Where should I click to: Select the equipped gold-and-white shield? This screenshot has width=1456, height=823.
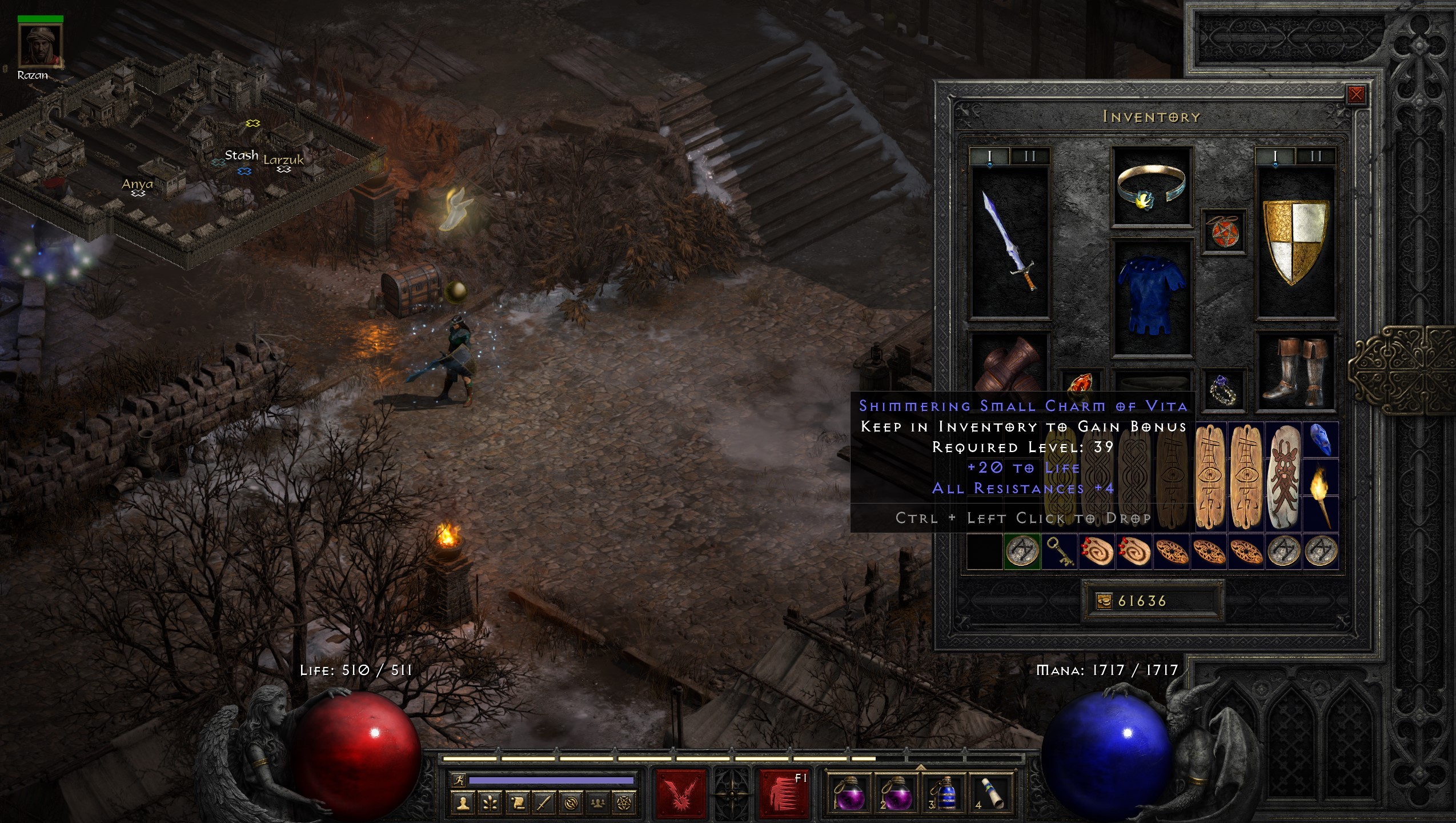(1295, 240)
